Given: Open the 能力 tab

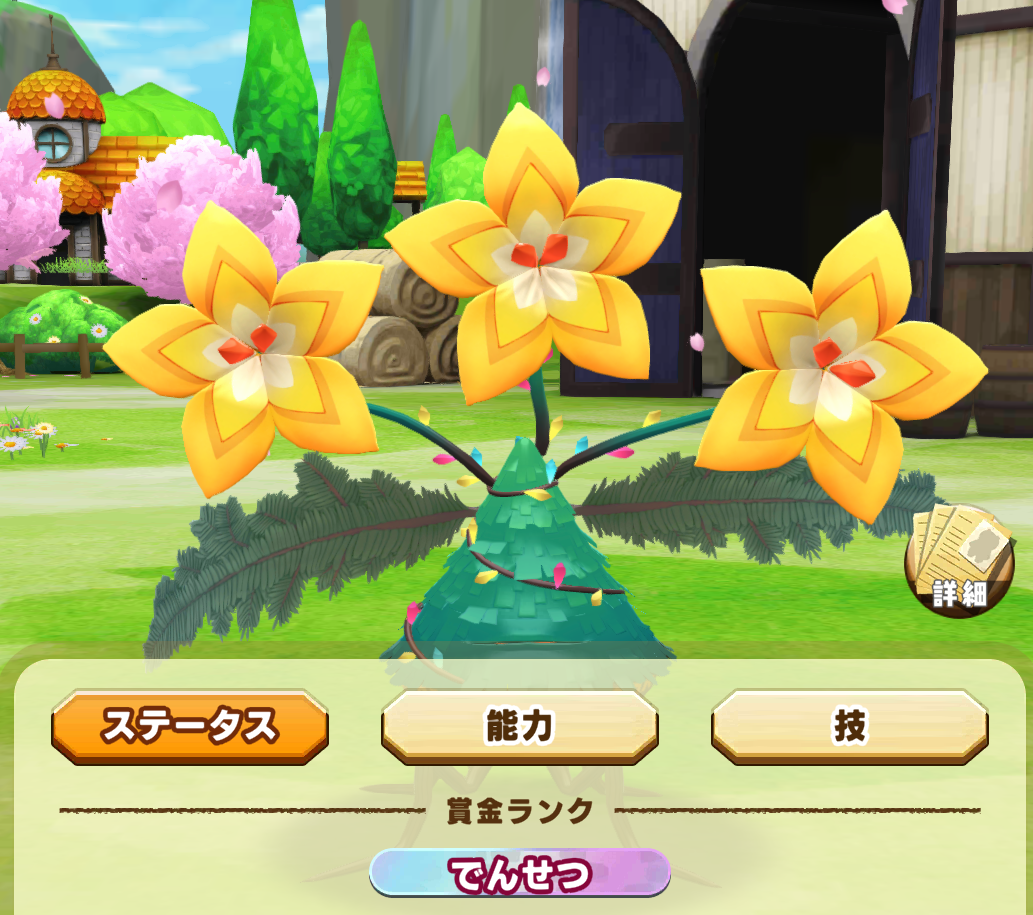Looking at the screenshot, I should click(x=519, y=726).
